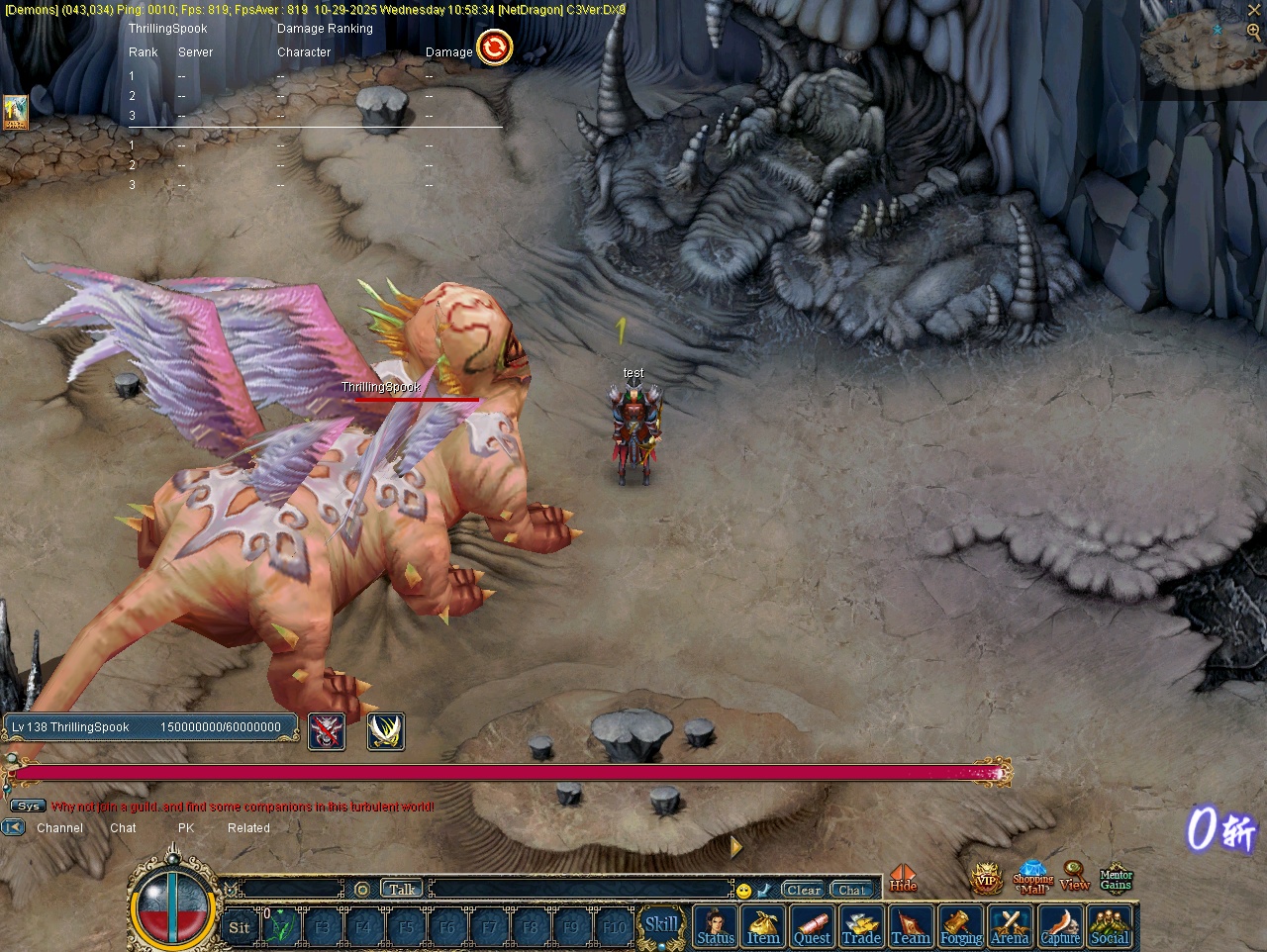Image resolution: width=1267 pixels, height=952 pixels.
Task: Open the Item inventory
Action: (763, 927)
